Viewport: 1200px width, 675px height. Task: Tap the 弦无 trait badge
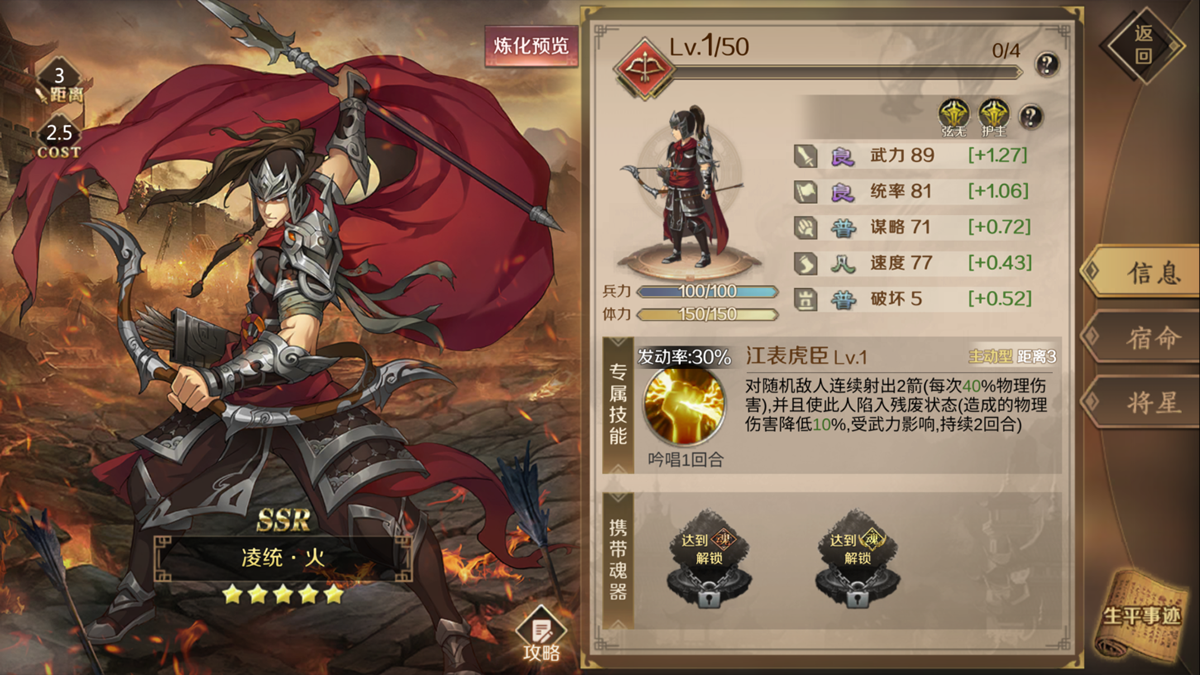(x=954, y=114)
